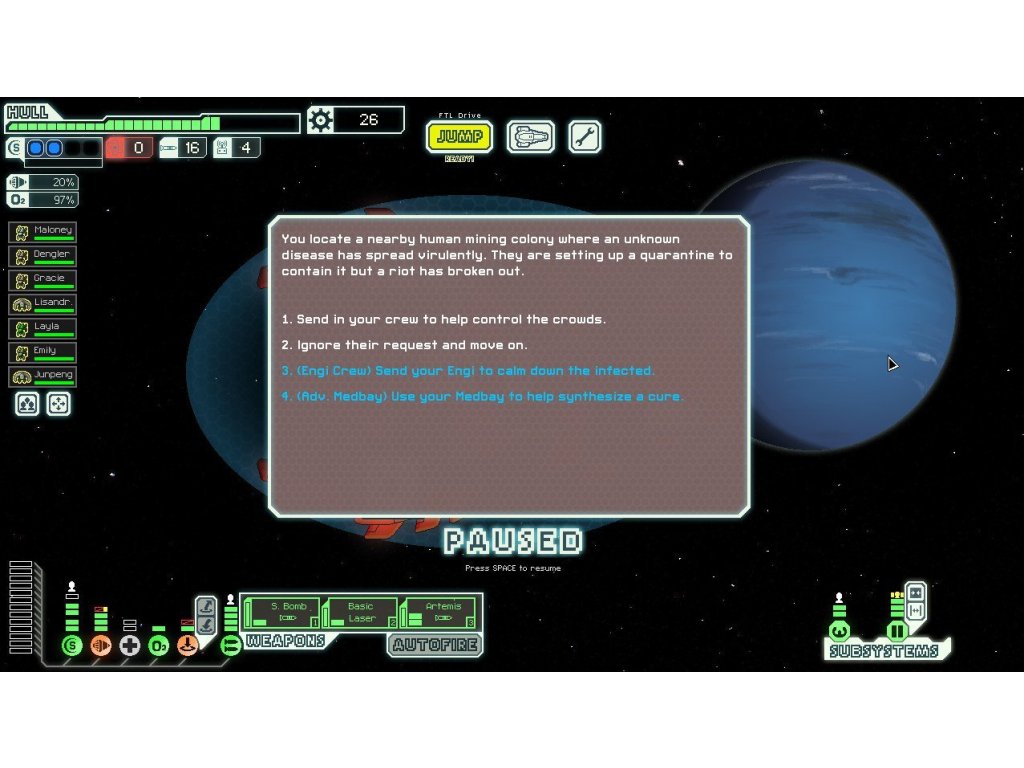1024x768 pixels.
Task: Select the S. Bomb weapon slot
Action: [282, 612]
